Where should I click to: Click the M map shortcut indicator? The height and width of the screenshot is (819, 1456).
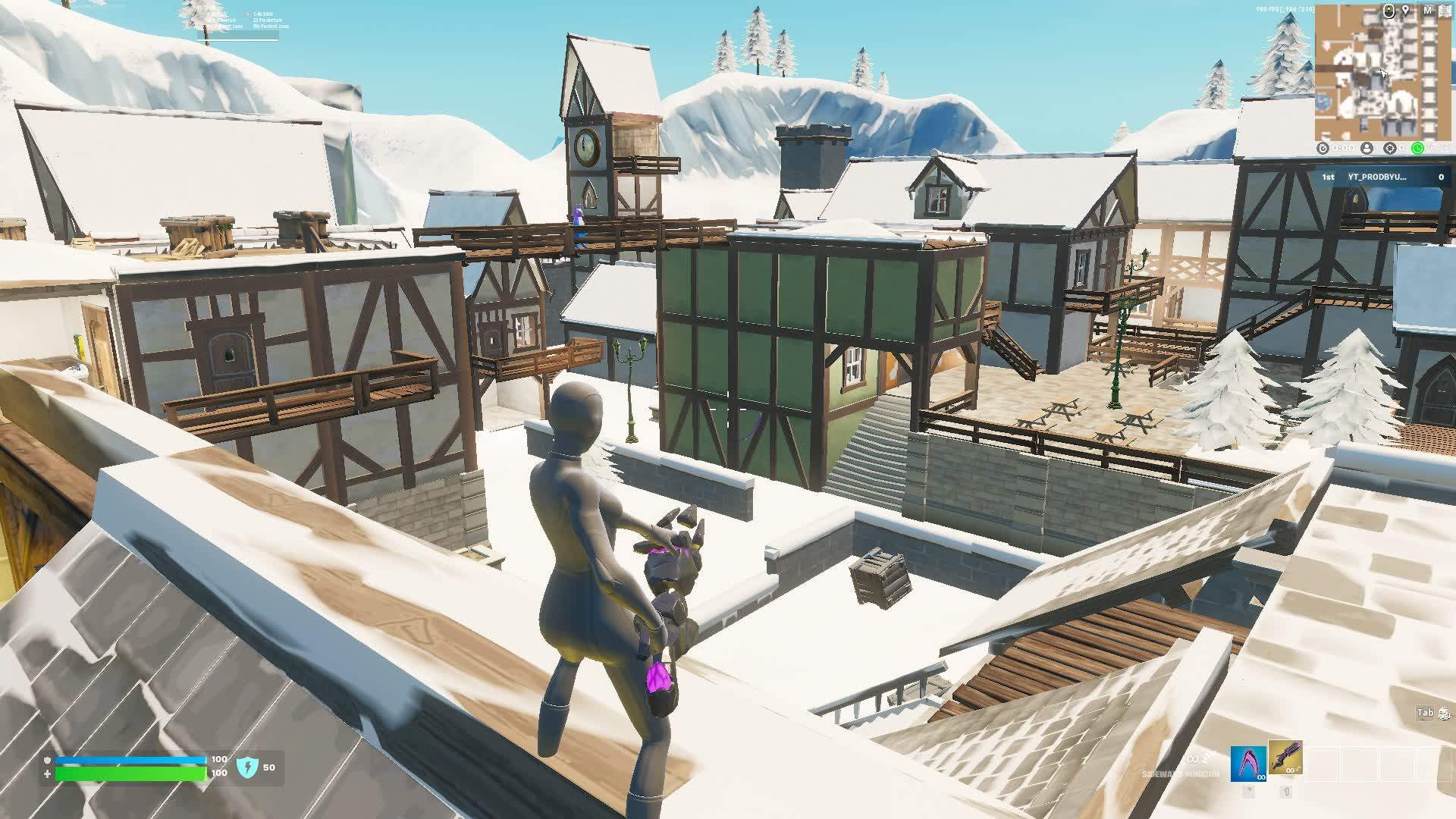click(x=1427, y=10)
